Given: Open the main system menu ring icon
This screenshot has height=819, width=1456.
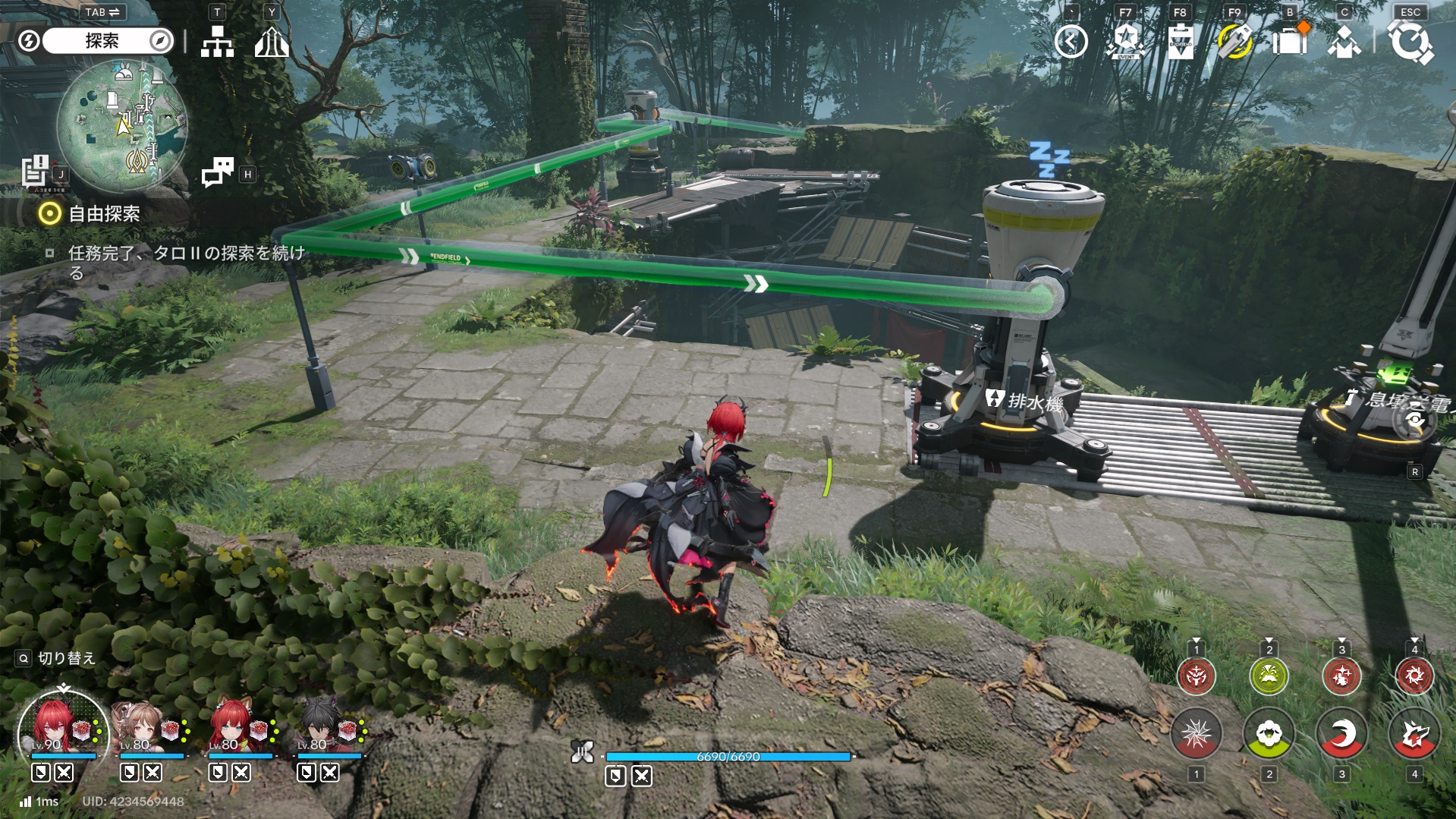Looking at the screenshot, I should pos(1410,42).
